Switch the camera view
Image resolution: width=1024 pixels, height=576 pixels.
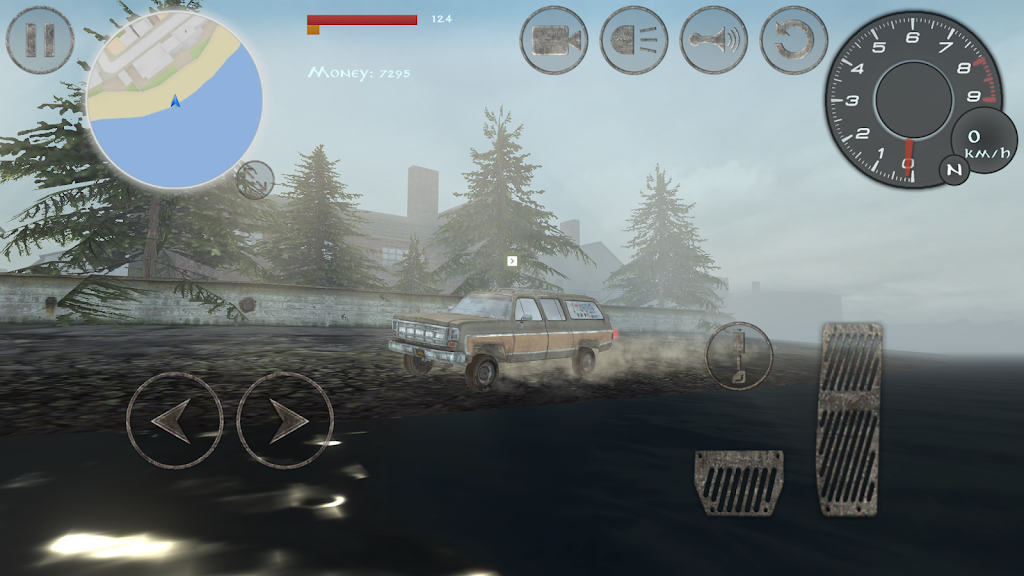coord(554,40)
